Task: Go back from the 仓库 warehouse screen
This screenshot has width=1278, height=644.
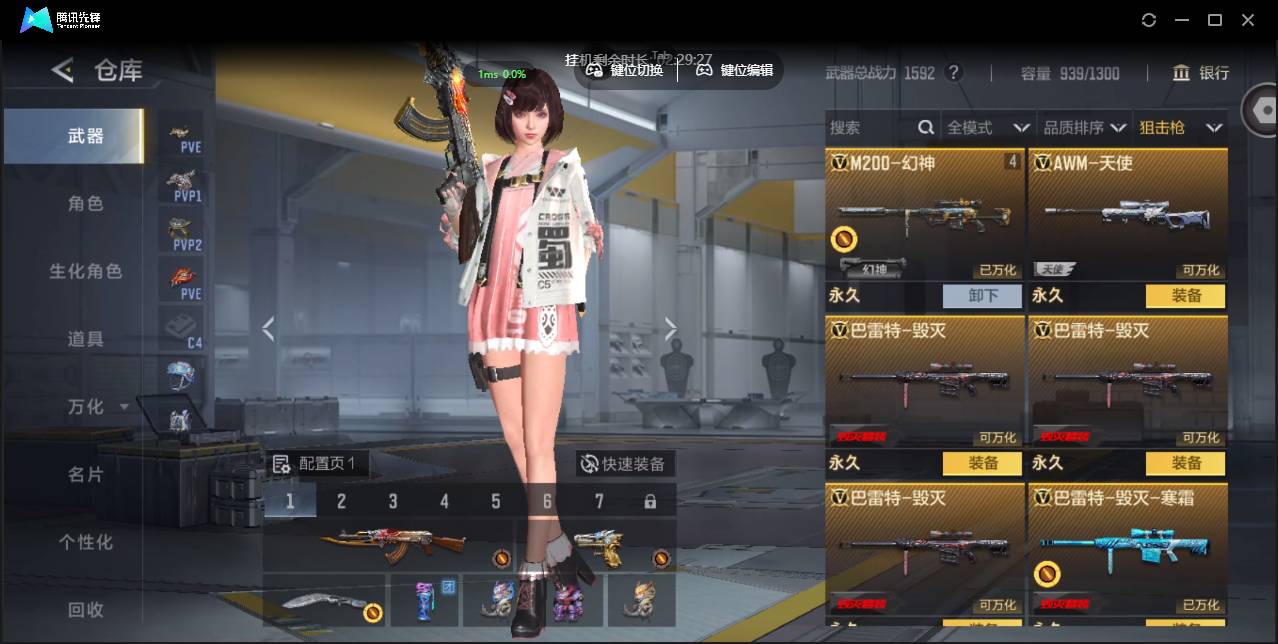Action: 63,70
